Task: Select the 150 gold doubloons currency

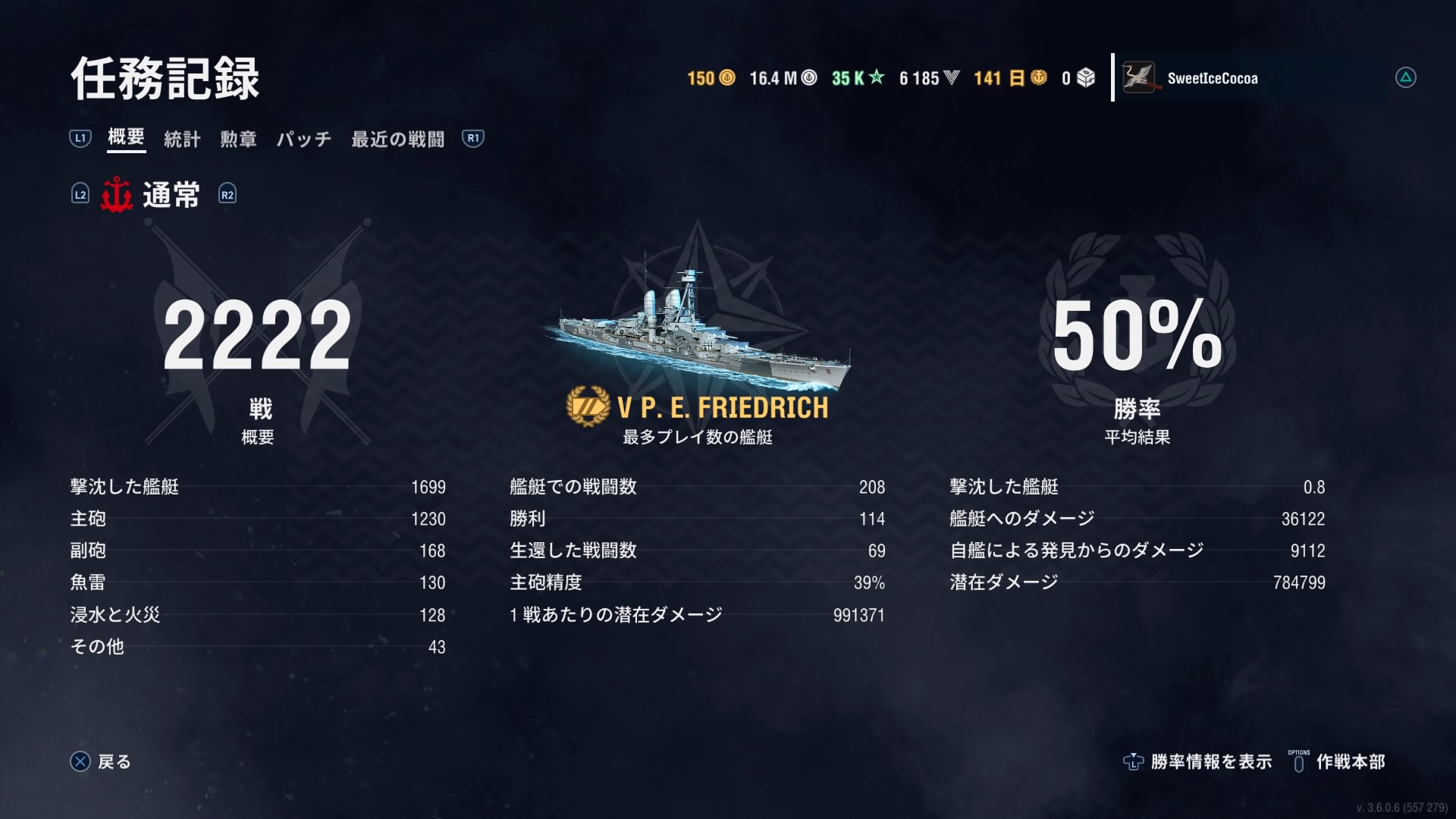Action: (711, 78)
